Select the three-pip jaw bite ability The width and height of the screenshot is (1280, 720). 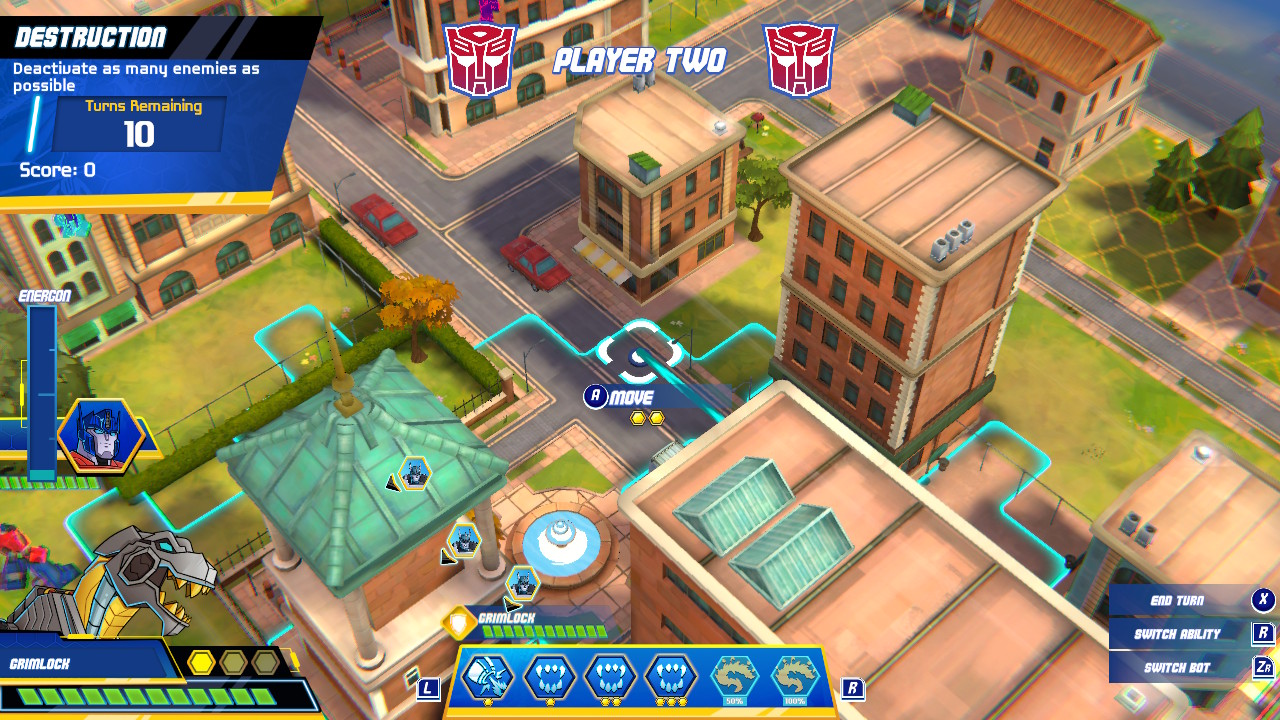pyautogui.click(x=671, y=677)
